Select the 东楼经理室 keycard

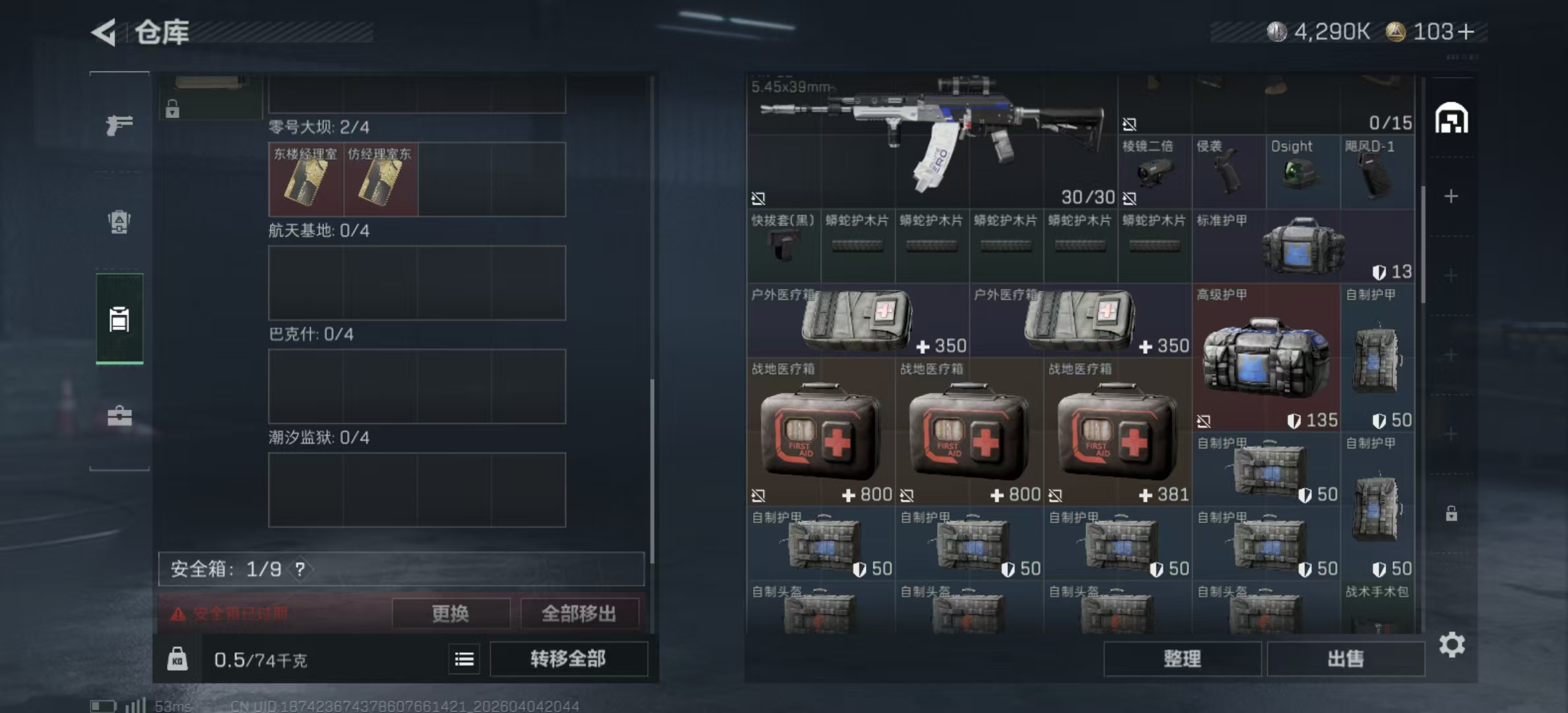point(306,180)
